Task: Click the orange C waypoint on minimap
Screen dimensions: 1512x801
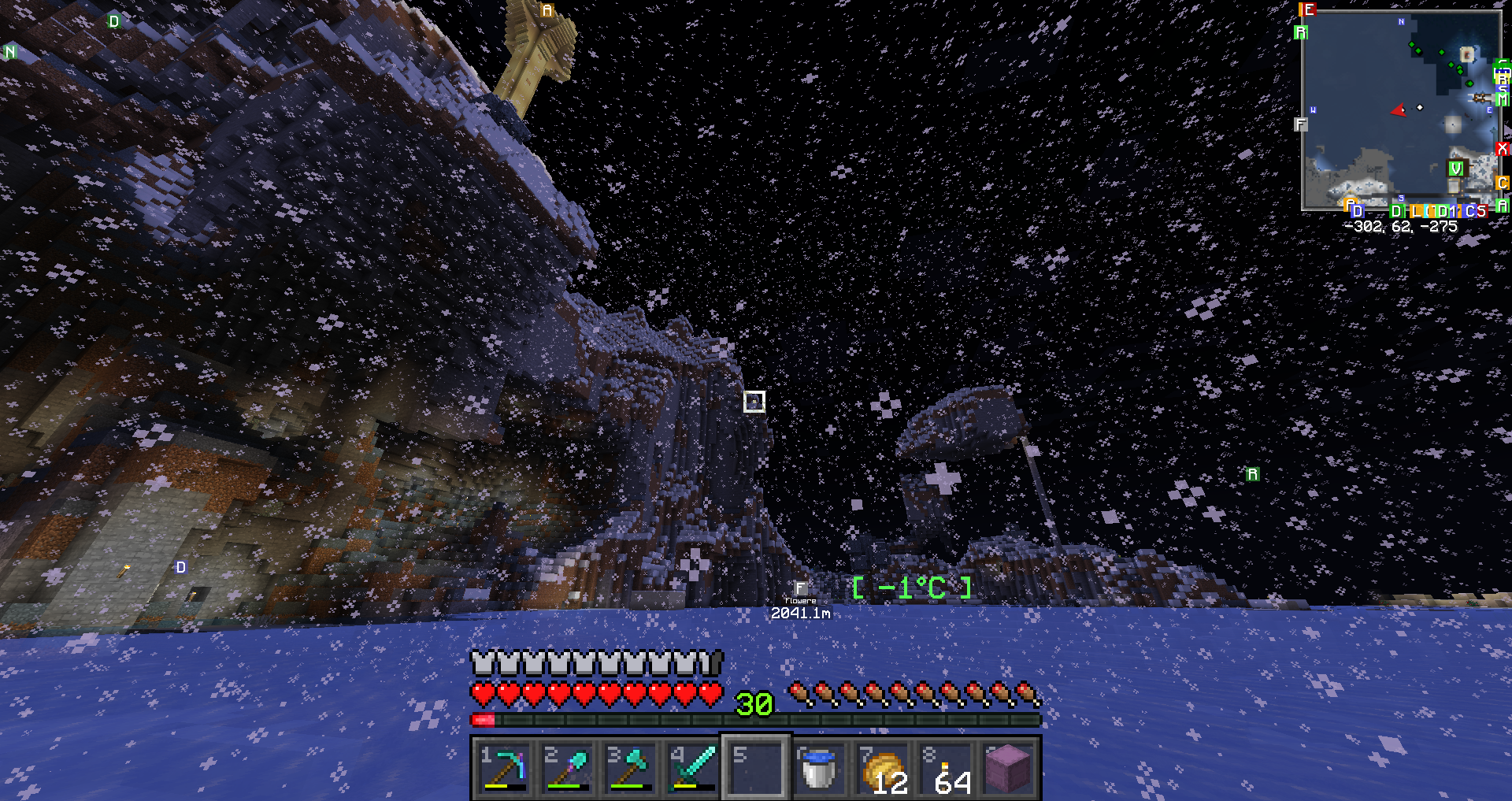Action: 1503,183
